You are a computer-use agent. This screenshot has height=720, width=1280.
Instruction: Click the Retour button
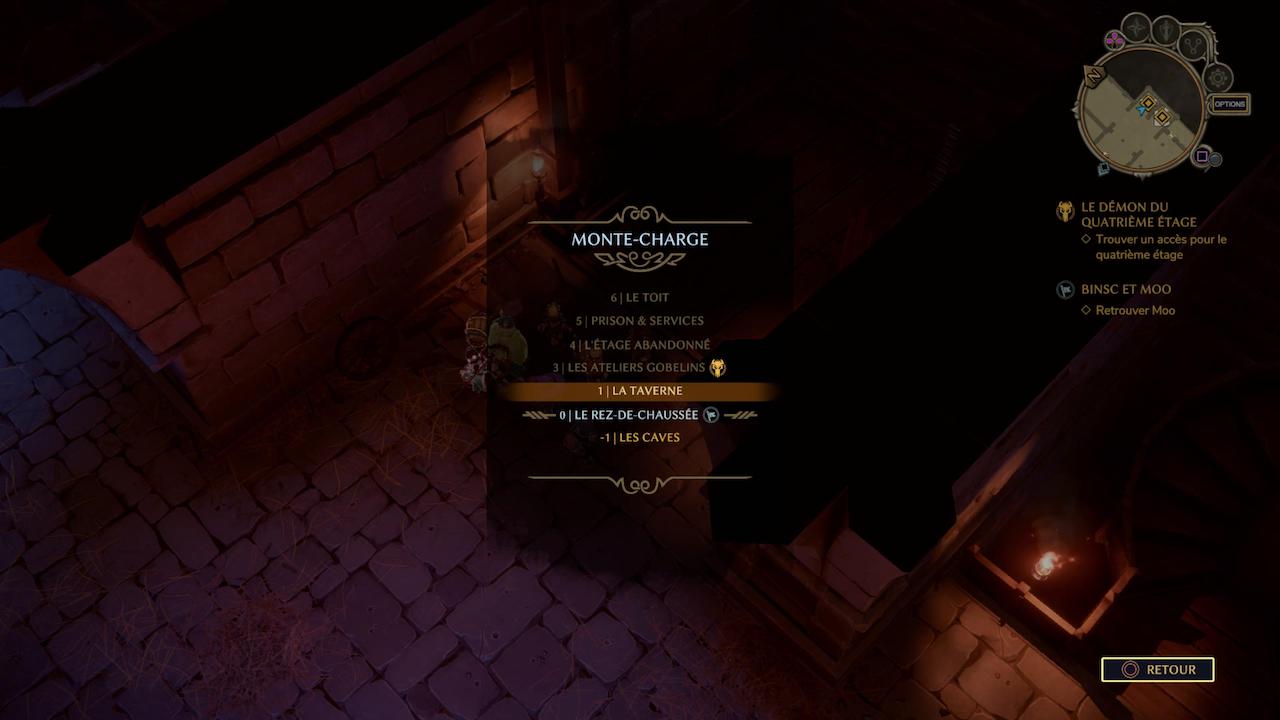click(1157, 670)
